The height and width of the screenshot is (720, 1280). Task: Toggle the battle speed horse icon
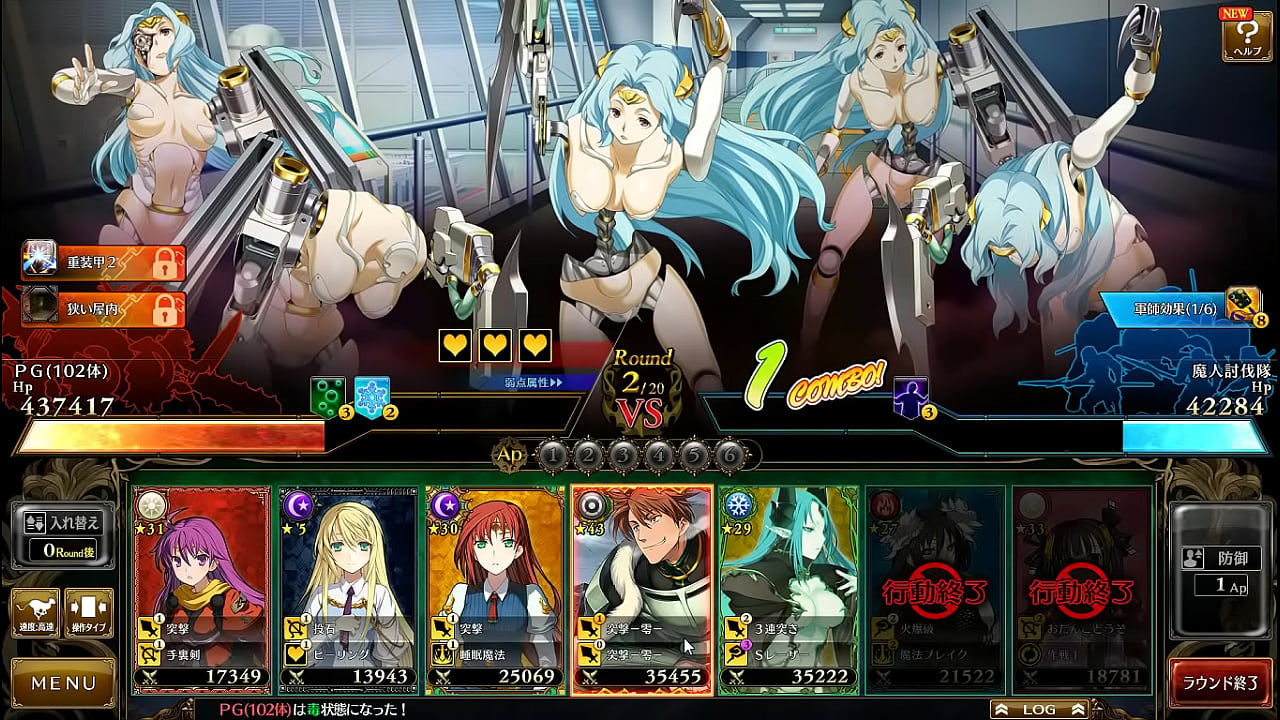[x=35, y=613]
